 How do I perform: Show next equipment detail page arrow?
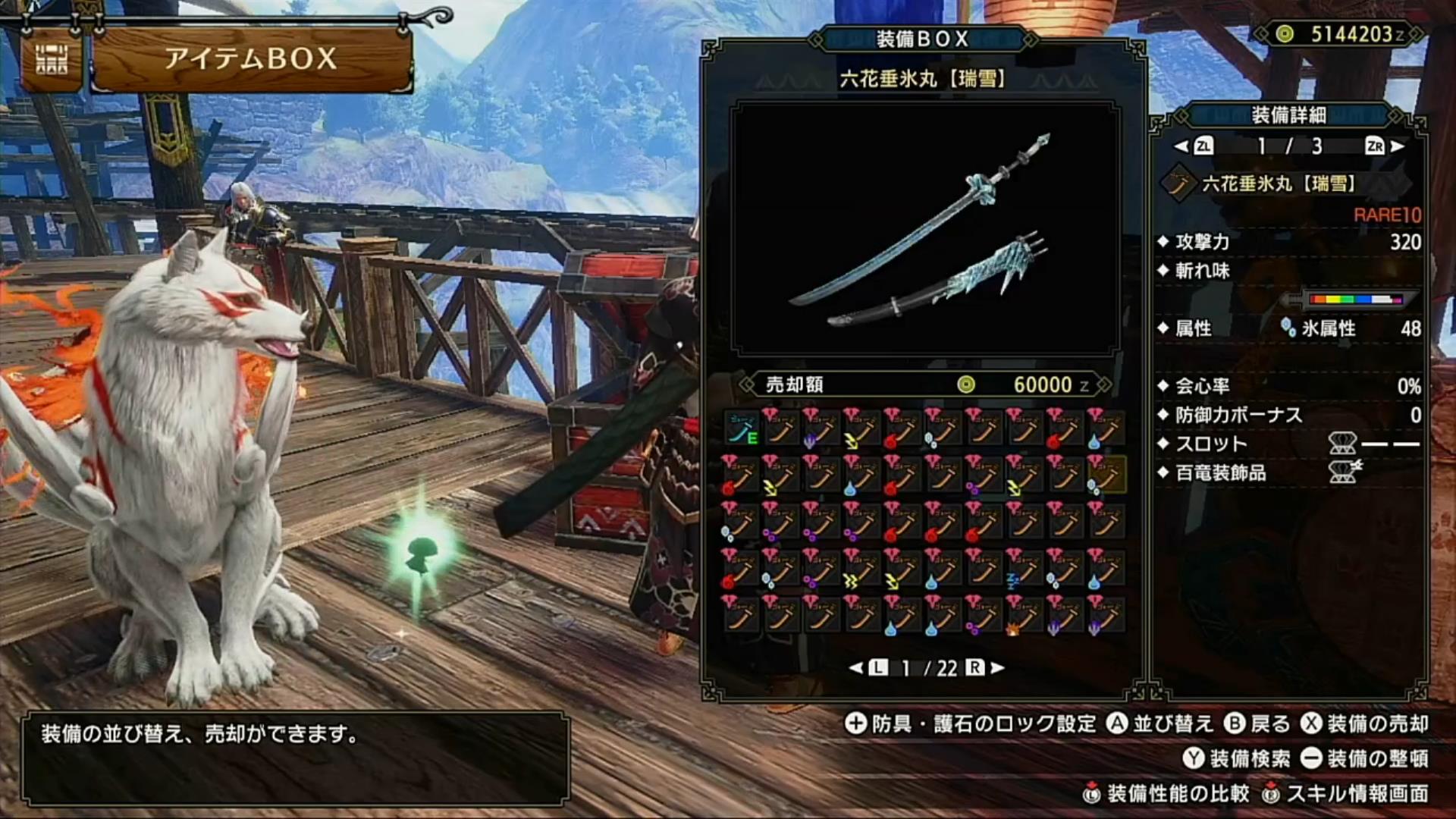coord(1398,146)
